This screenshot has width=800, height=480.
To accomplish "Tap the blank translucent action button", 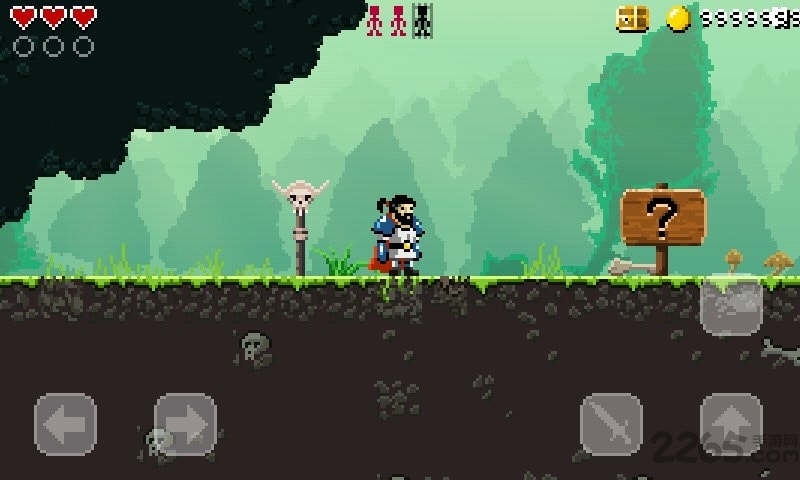I will click(731, 304).
